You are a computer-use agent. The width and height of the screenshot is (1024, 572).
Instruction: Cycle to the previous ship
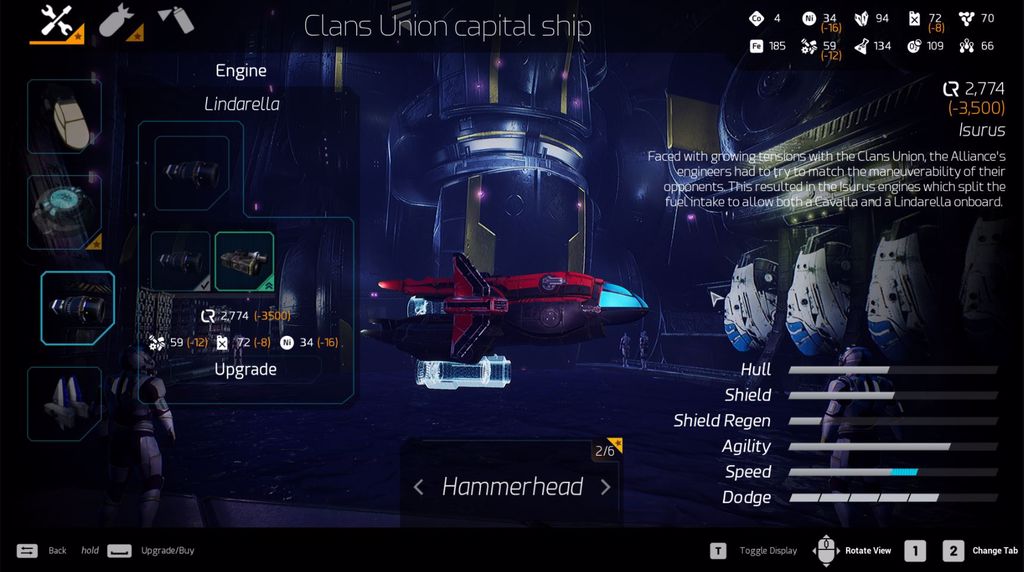[419, 487]
